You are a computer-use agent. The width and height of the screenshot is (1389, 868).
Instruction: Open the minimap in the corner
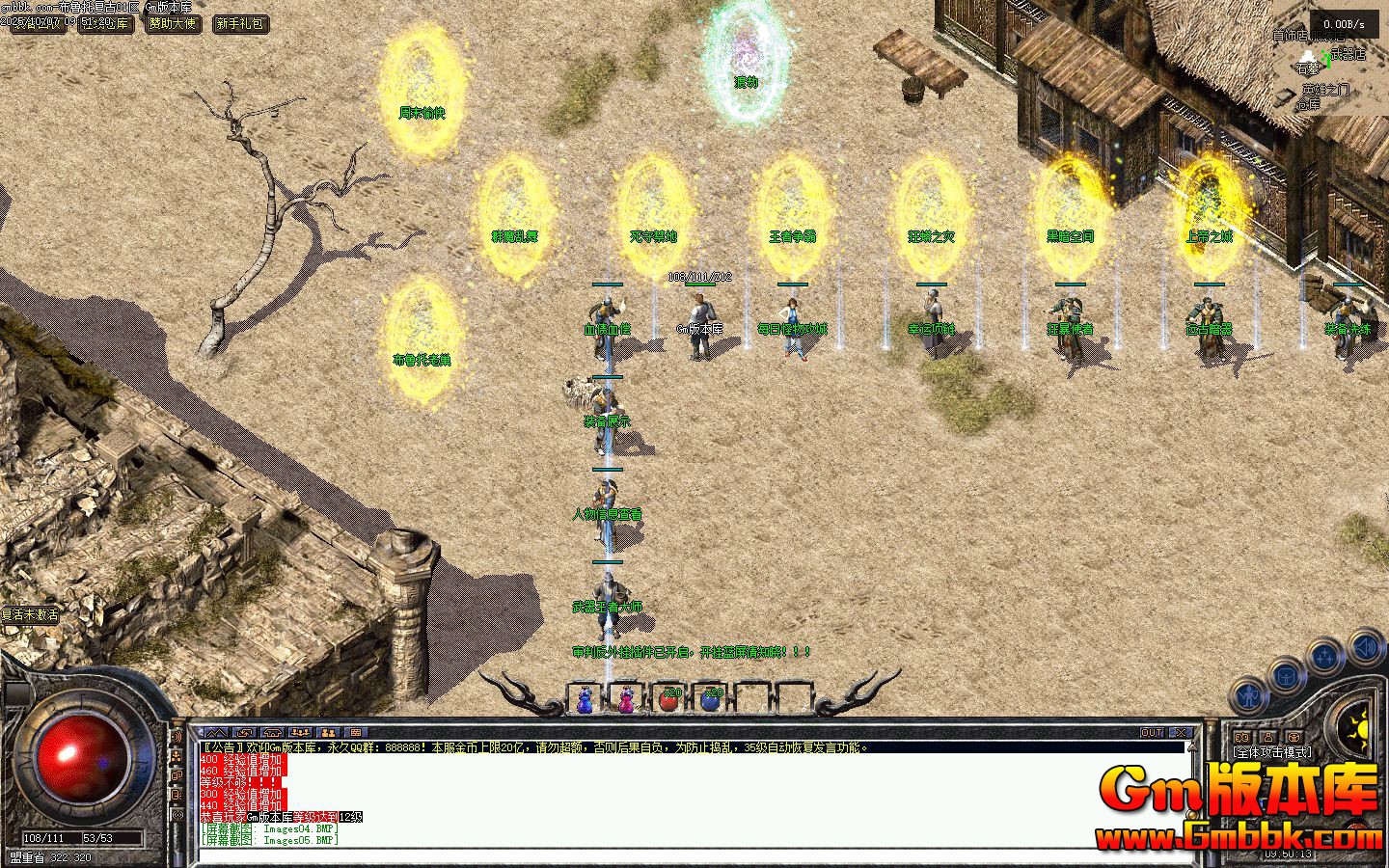coord(1336,58)
